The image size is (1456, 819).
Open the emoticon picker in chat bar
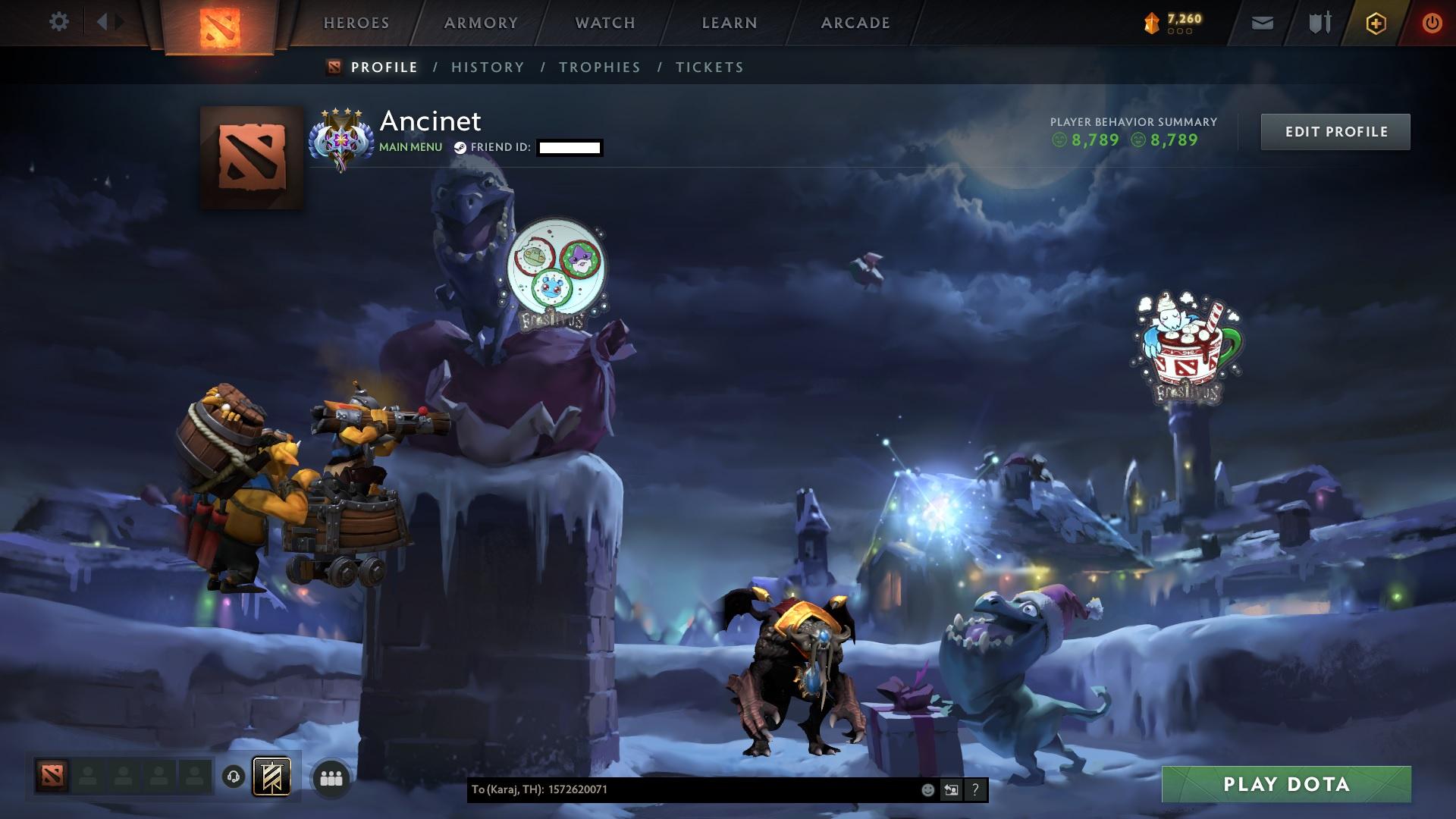click(927, 790)
